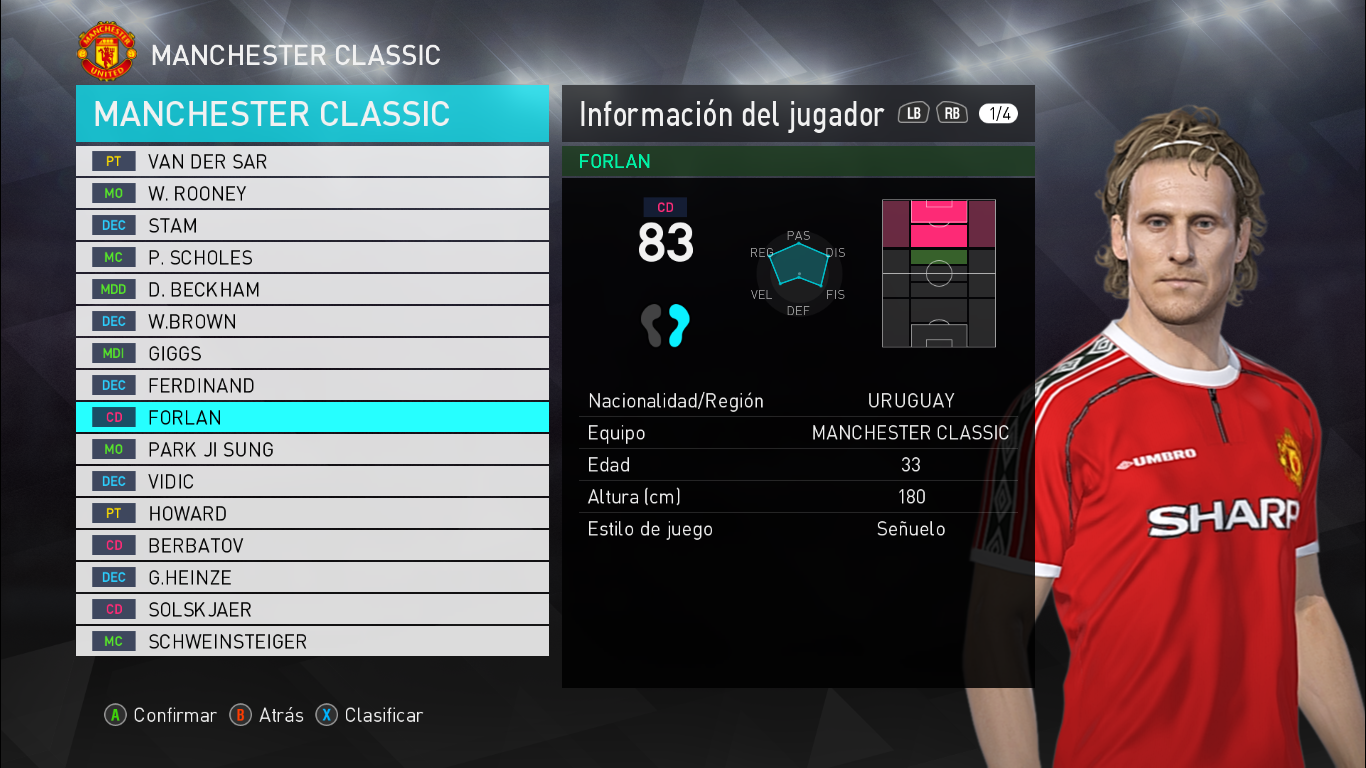
Task: Select VIDIC in the roster
Action: tap(312, 481)
